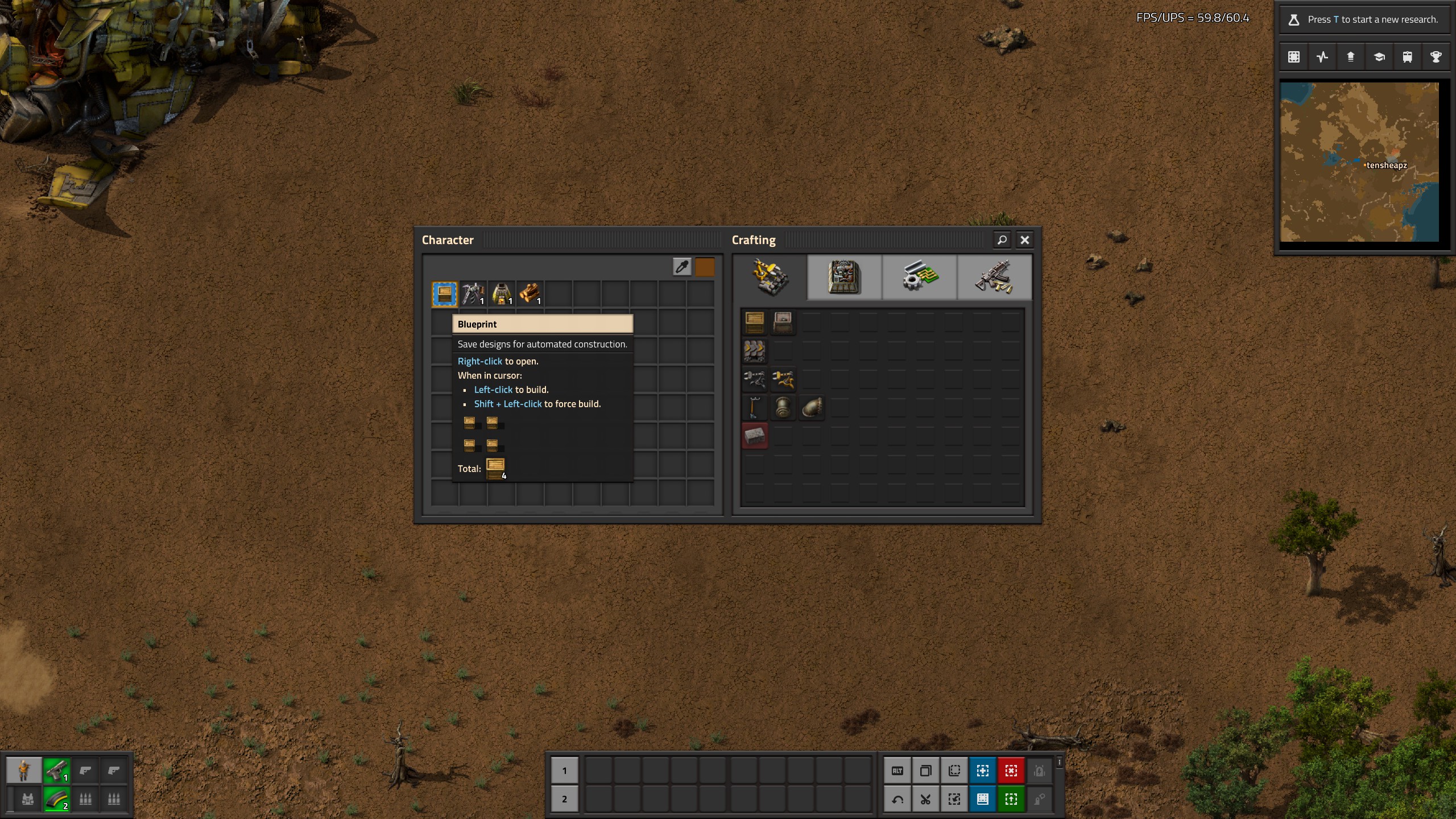Click the minimap
The height and width of the screenshot is (819, 1456).
pos(1359,162)
